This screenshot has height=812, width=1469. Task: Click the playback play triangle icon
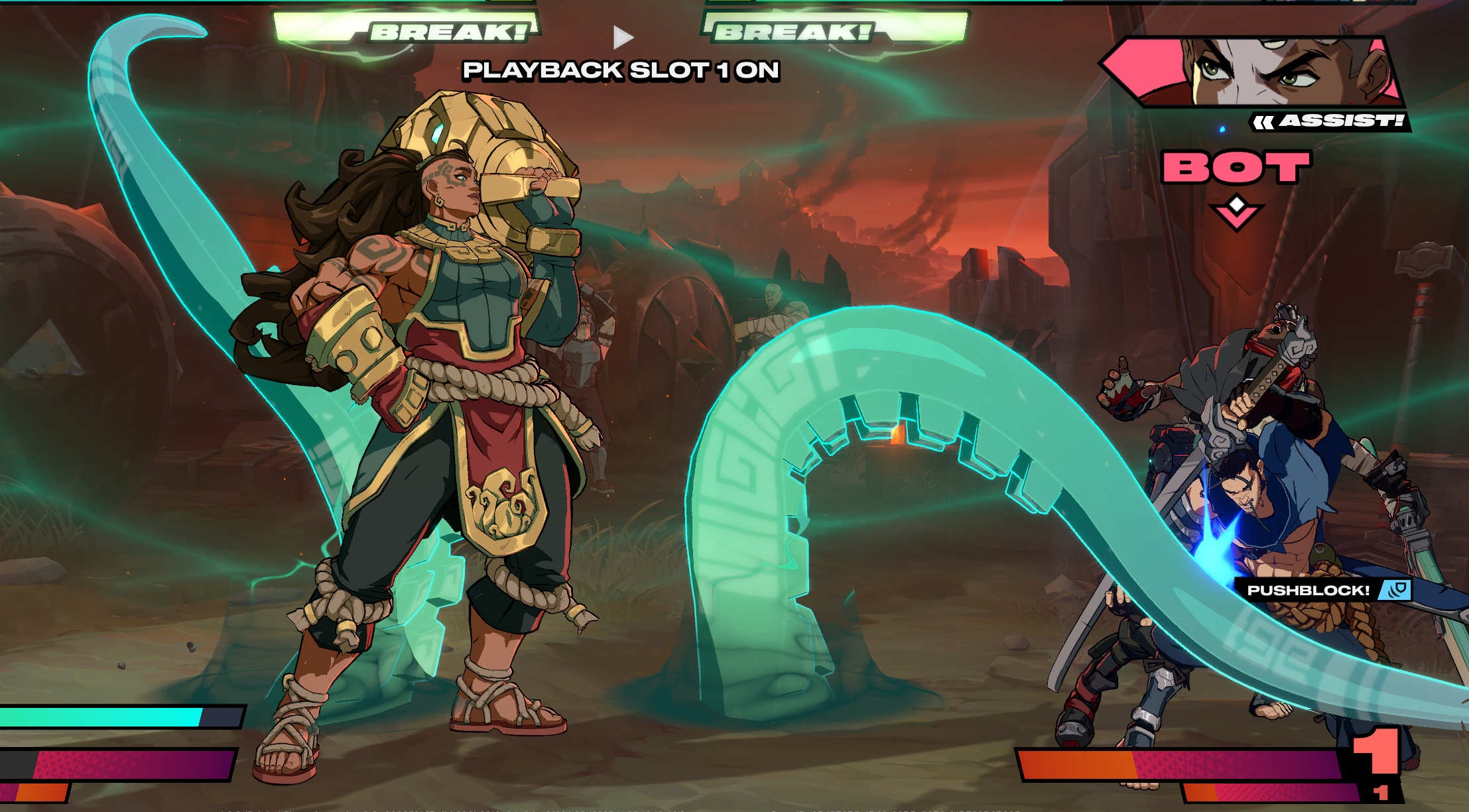622,37
